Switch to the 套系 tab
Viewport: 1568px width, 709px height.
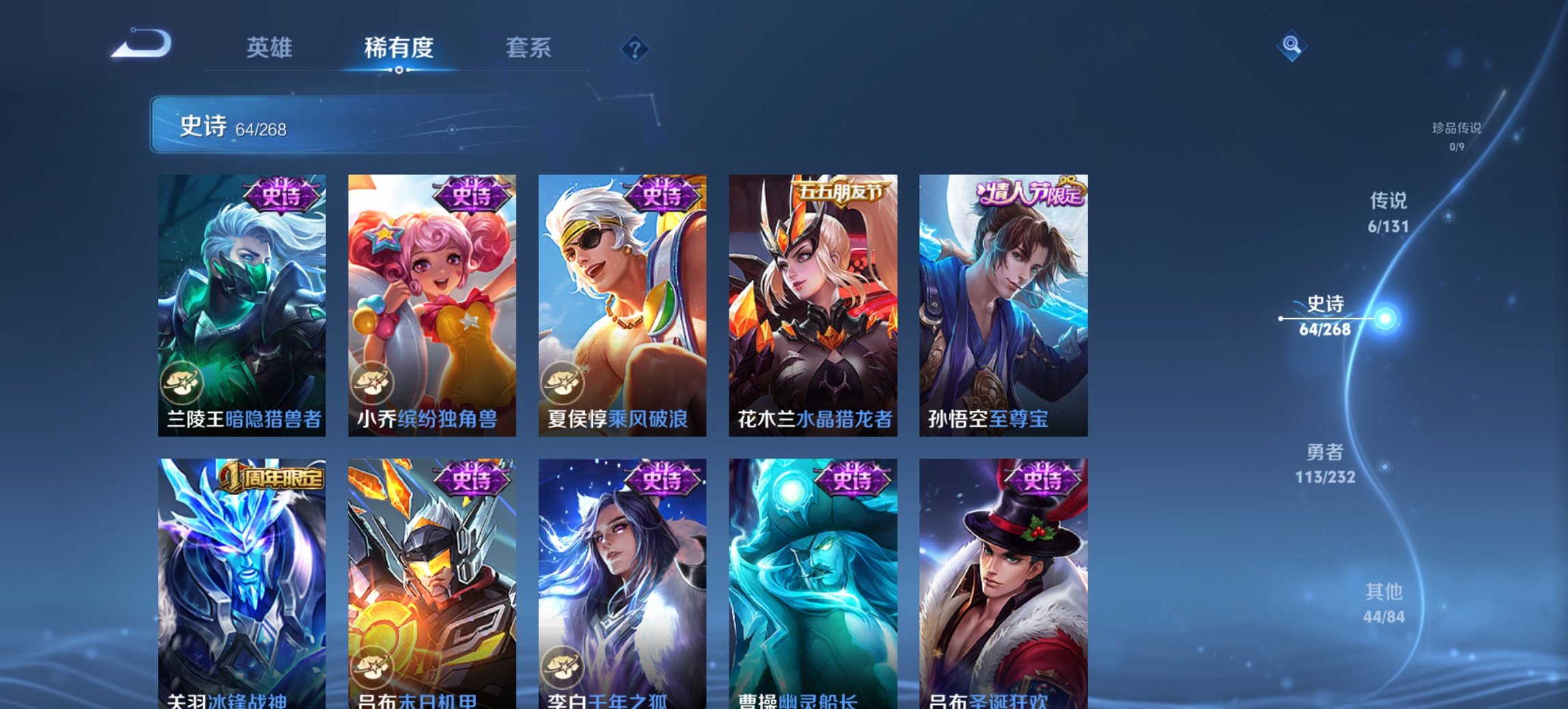[529, 48]
